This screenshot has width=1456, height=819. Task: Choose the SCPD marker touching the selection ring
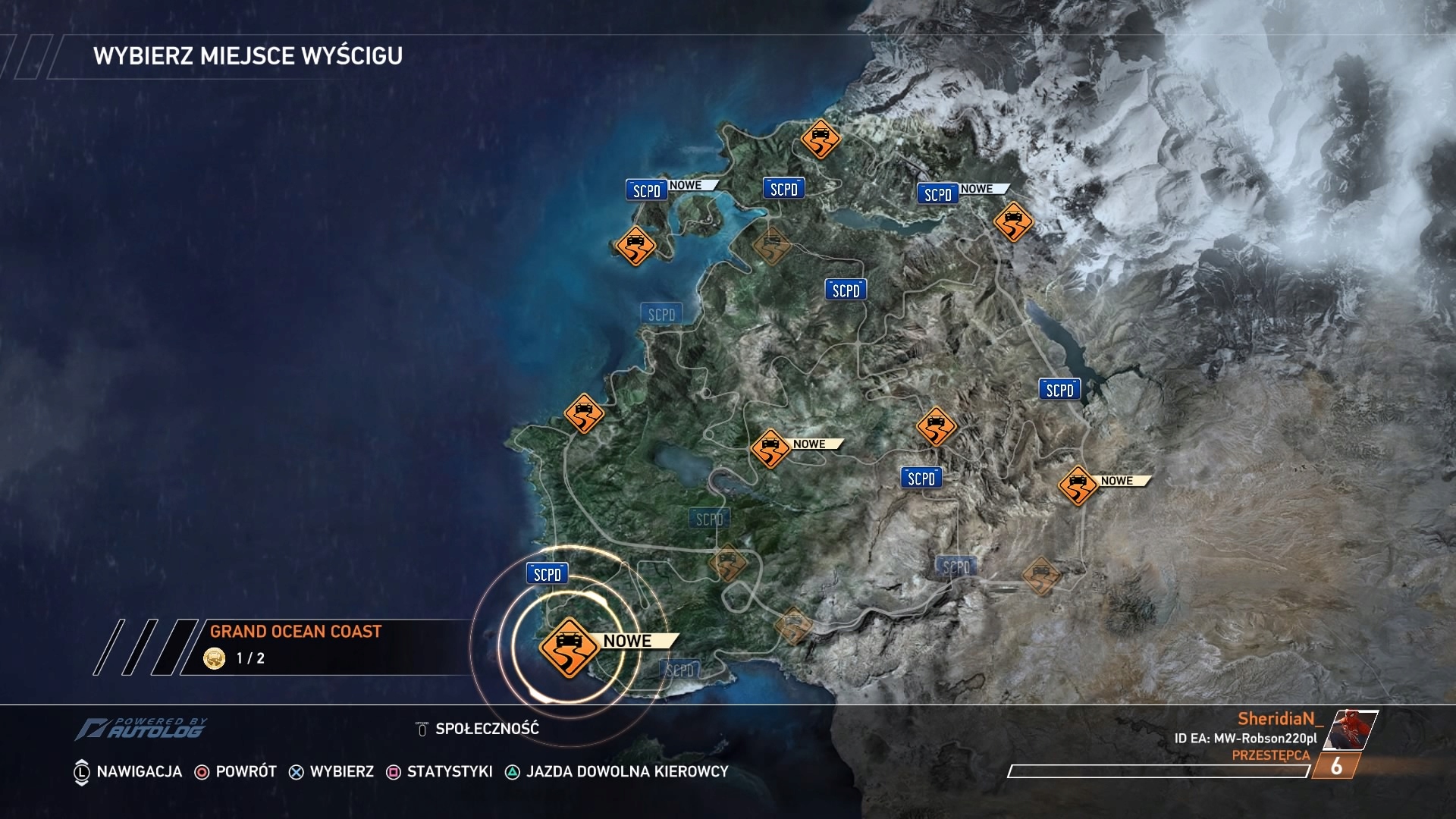[547, 574]
